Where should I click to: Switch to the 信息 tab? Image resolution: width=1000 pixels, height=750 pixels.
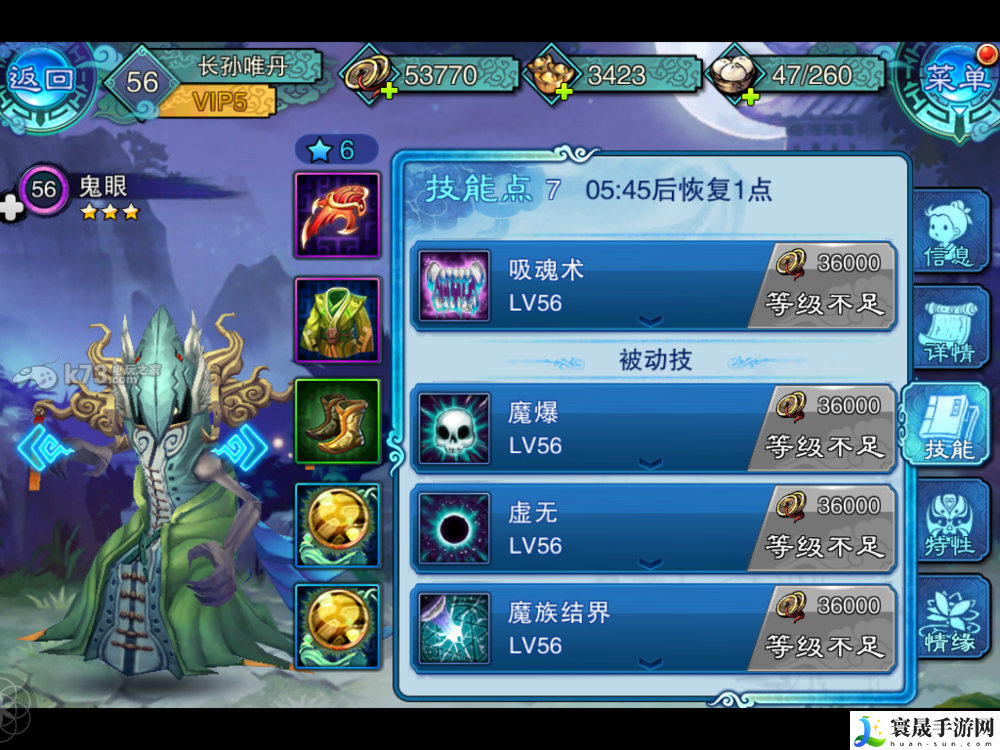coord(947,238)
